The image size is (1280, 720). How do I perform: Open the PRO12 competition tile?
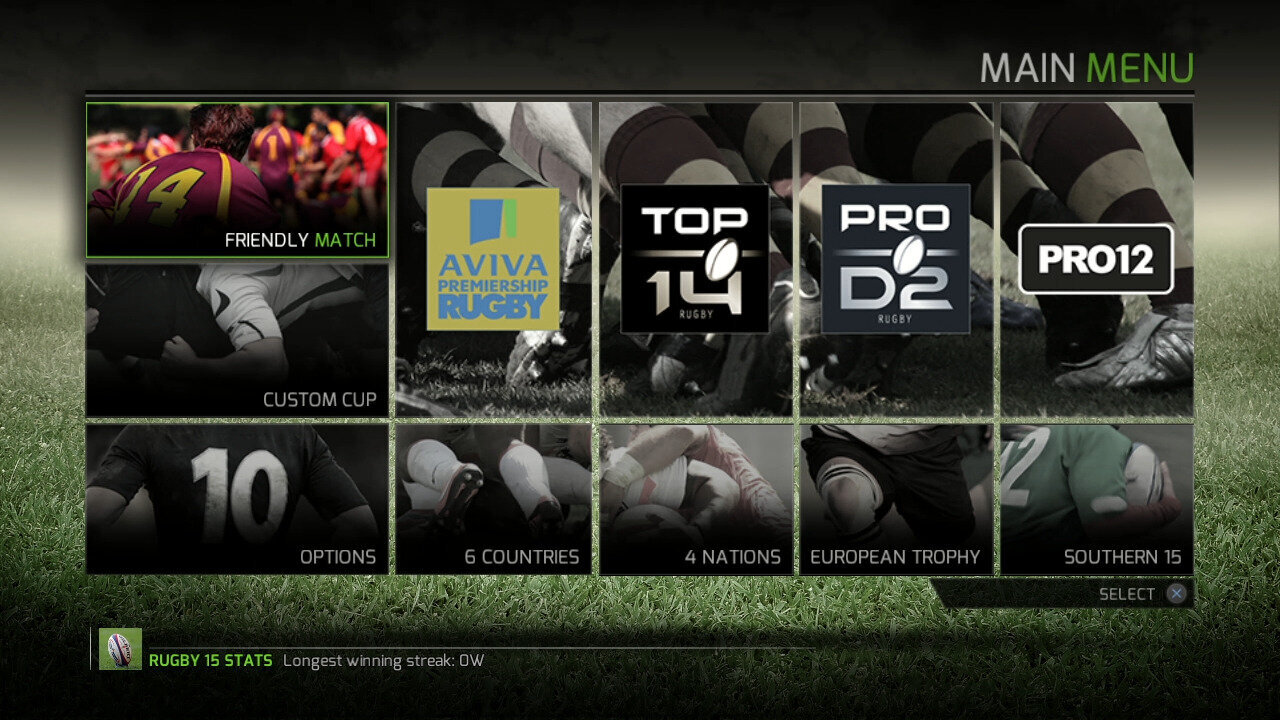pyautogui.click(x=1096, y=259)
